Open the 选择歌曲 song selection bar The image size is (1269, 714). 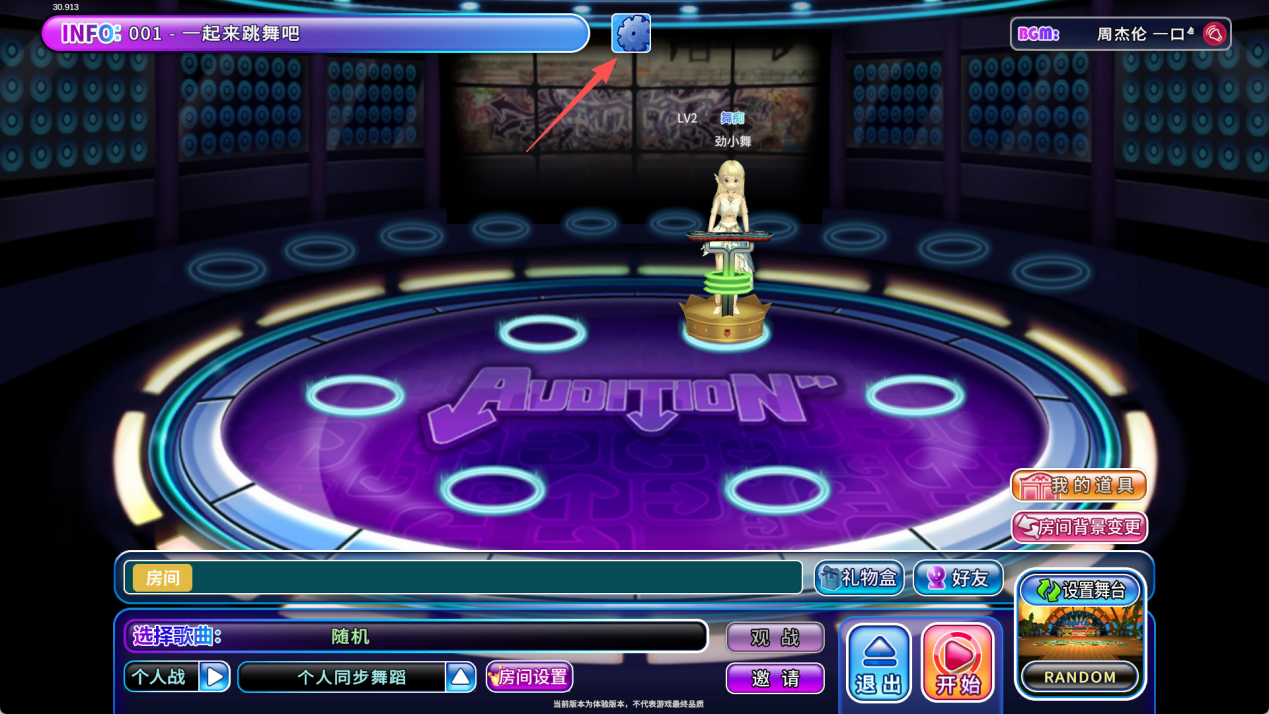click(415, 636)
